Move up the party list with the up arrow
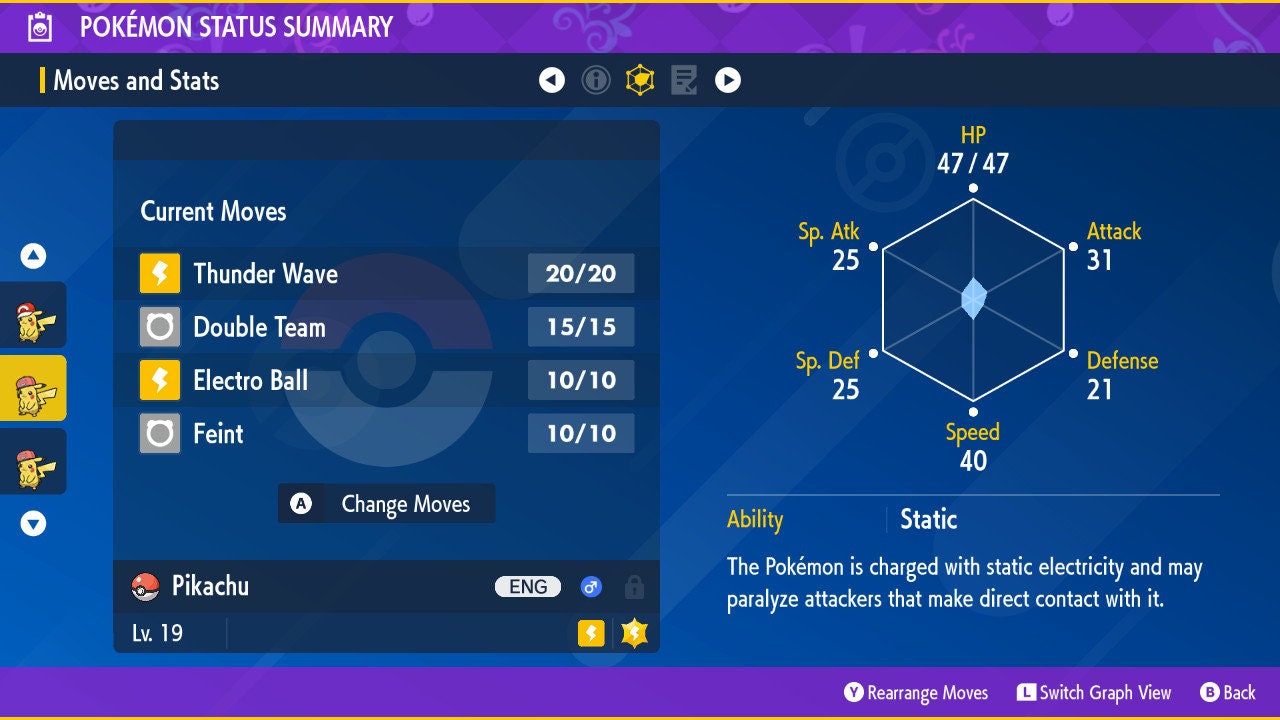Viewport: 1280px width, 720px height. [x=33, y=257]
